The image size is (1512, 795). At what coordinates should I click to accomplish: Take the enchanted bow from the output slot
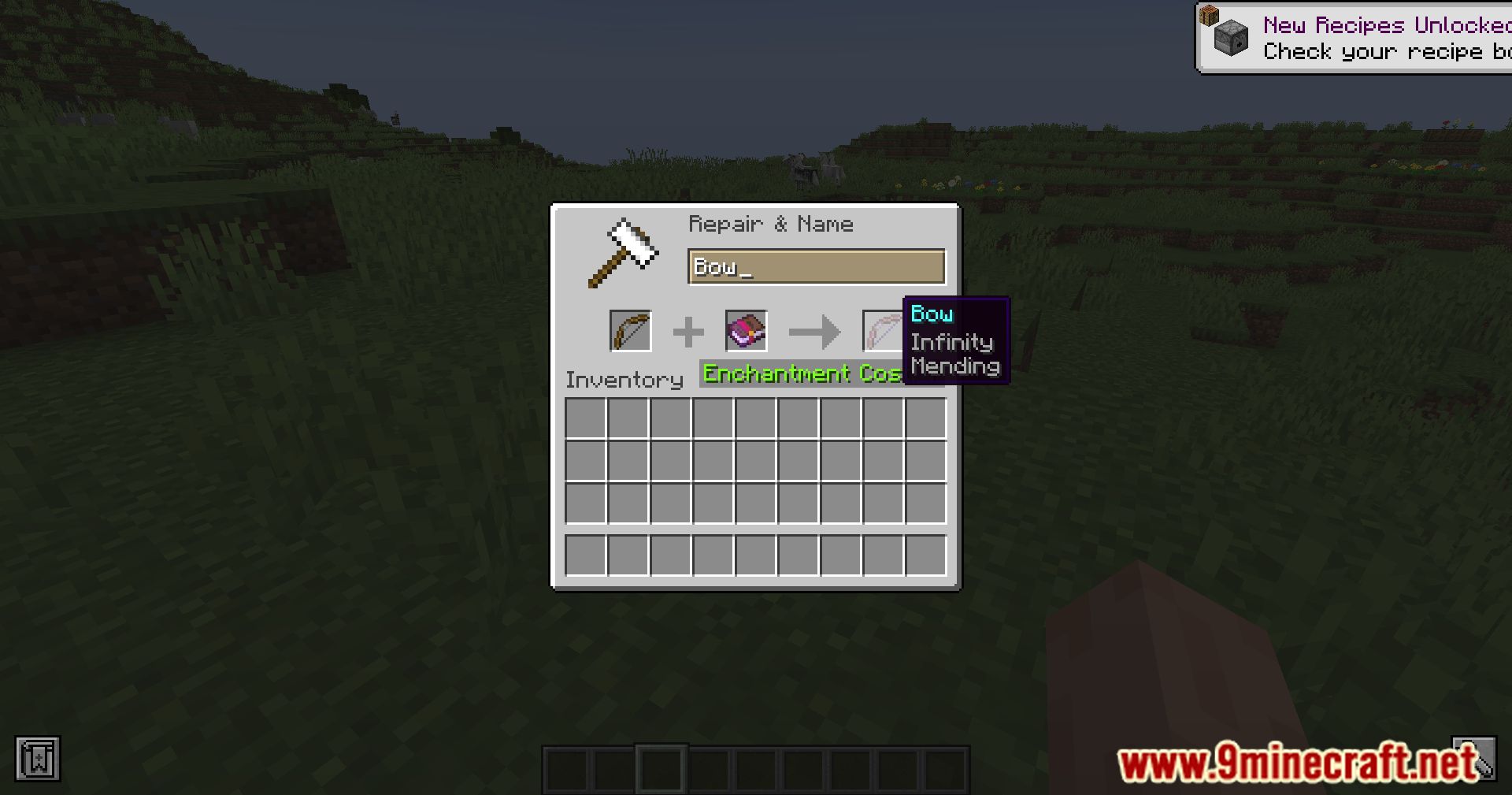(882, 332)
